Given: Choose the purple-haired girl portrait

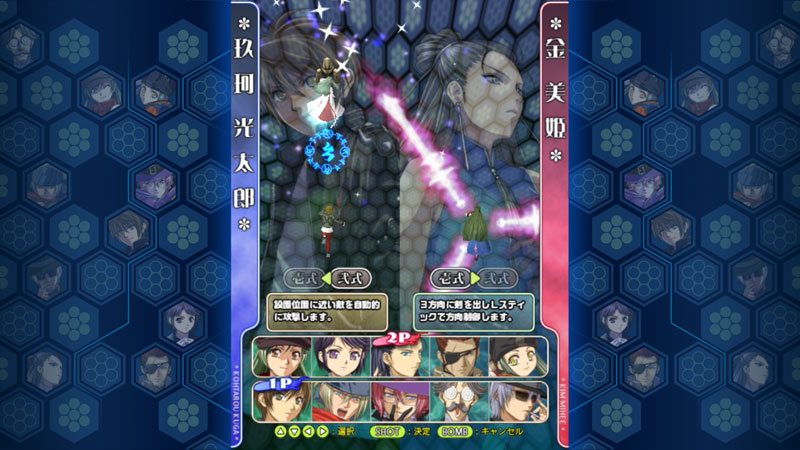Looking at the screenshot, I should click(x=338, y=357).
